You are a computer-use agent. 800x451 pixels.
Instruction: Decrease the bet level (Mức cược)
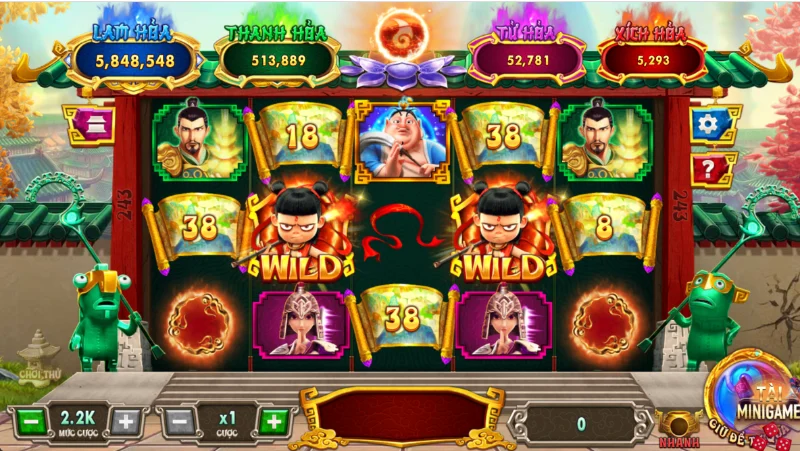pyautogui.click(x=30, y=421)
